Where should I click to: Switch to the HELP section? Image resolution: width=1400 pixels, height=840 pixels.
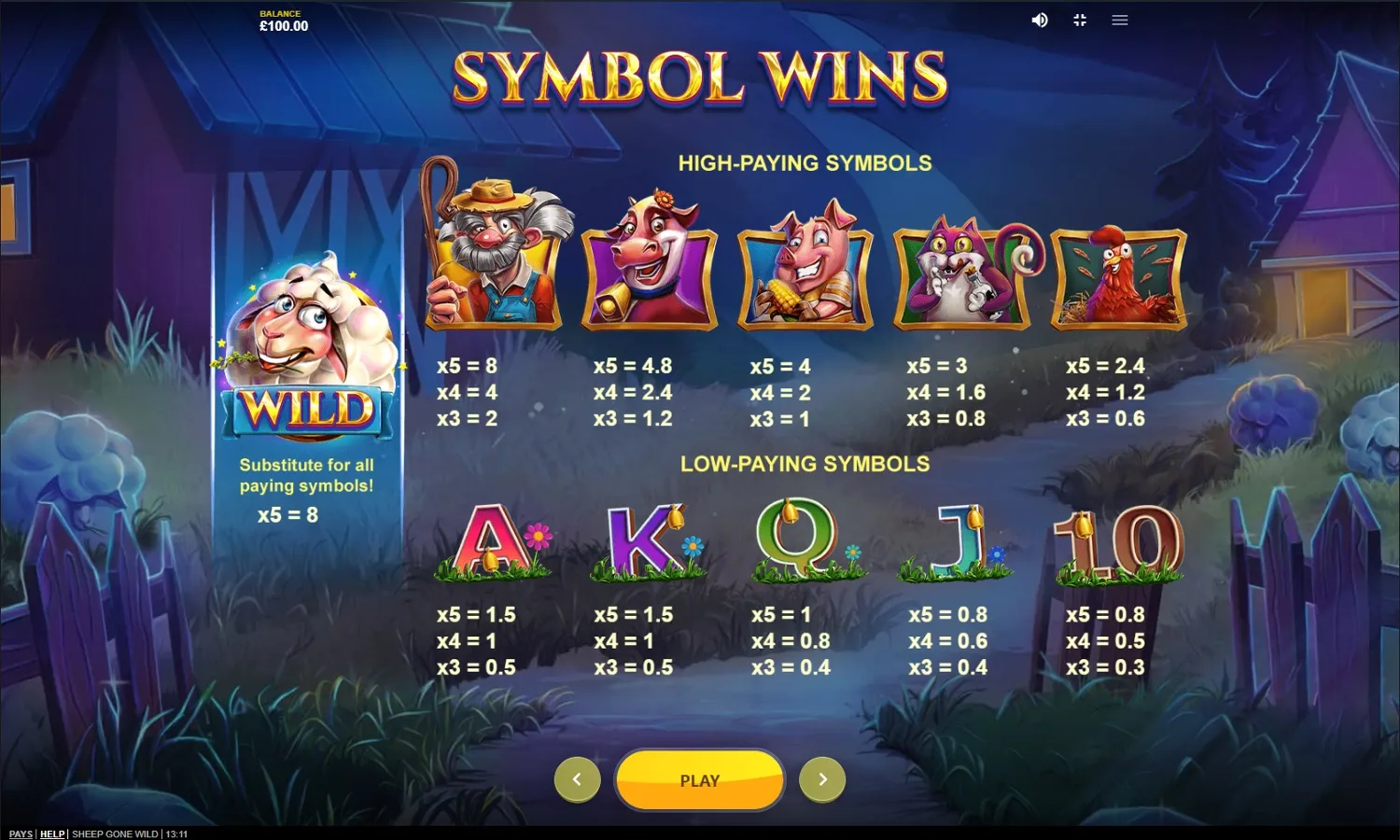tap(52, 834)
